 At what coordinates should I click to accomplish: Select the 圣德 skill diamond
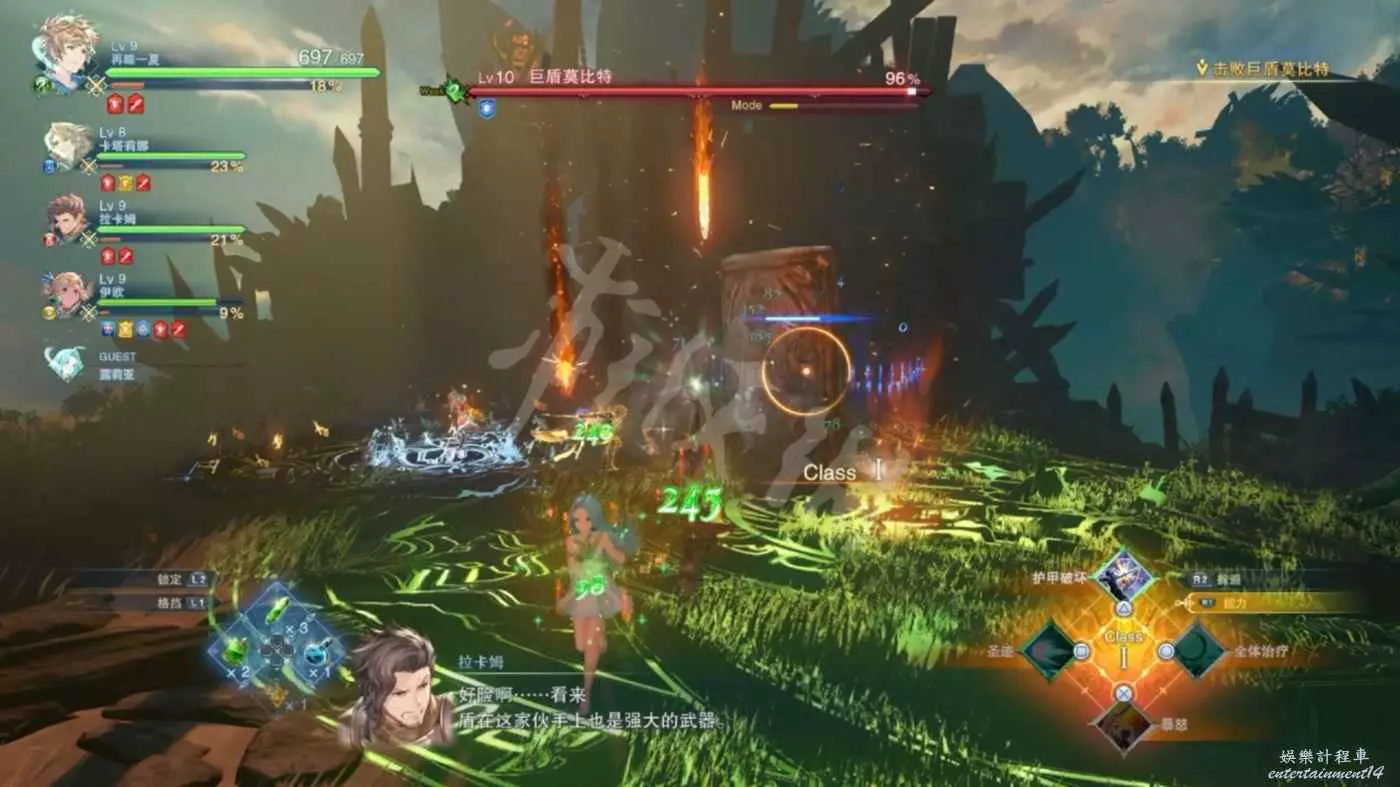(1049, 651)
